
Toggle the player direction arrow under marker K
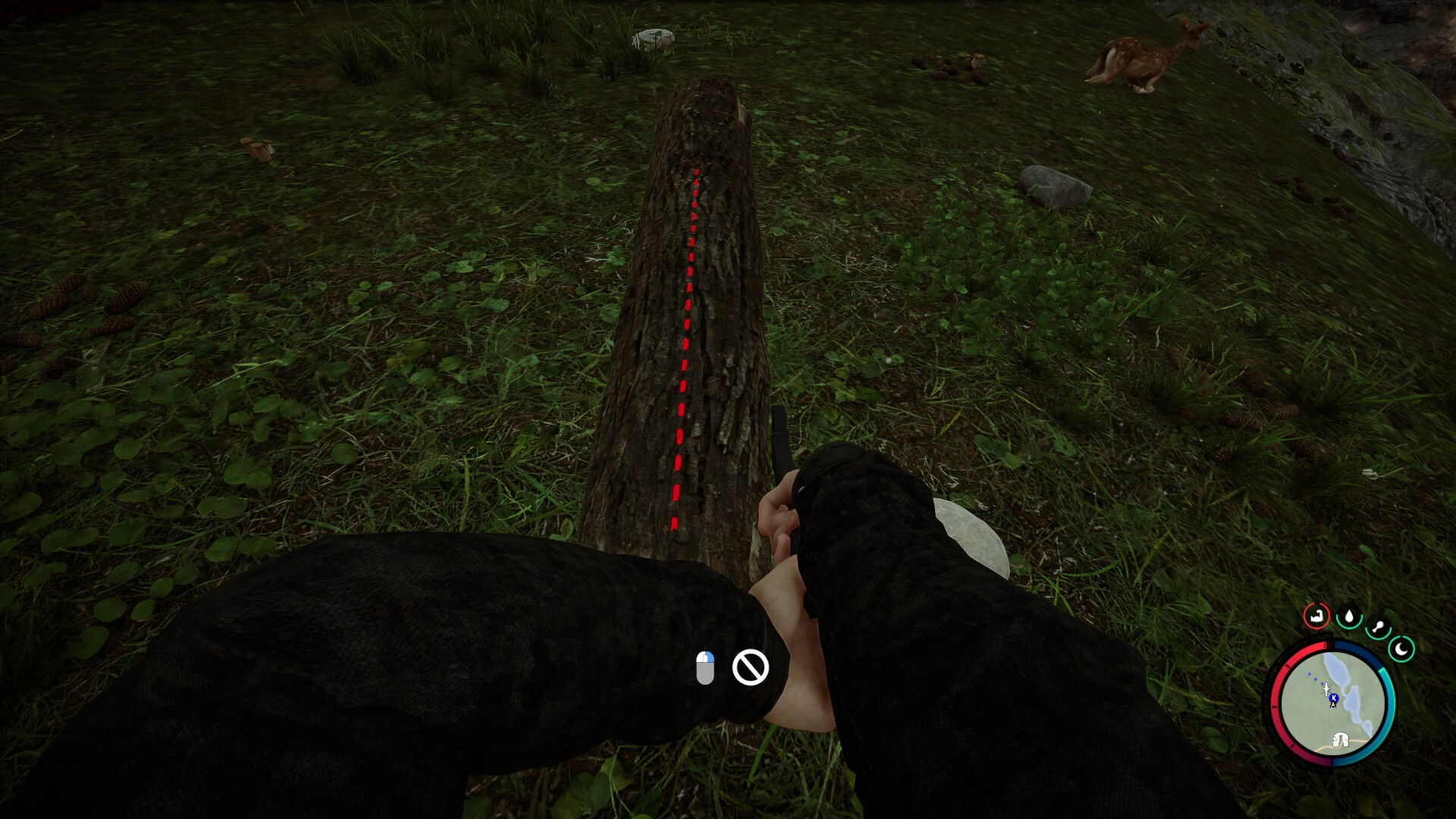tap(1333, 705)
